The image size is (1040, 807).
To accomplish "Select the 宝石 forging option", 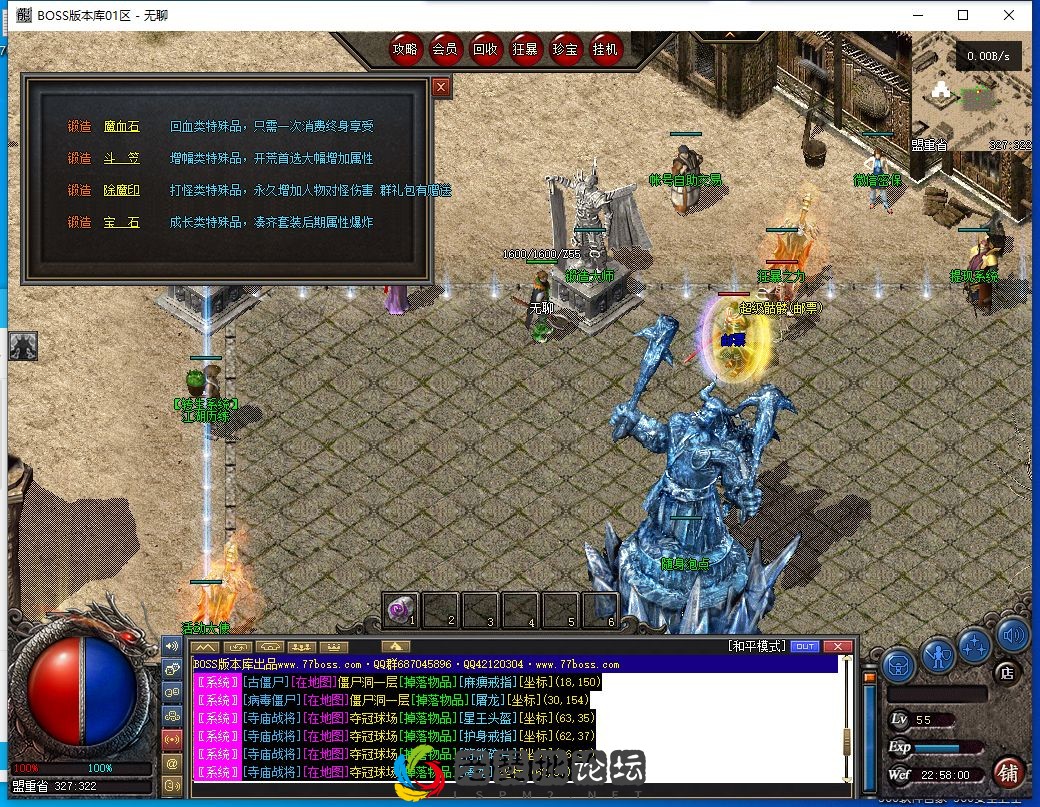I will [122, 222].
